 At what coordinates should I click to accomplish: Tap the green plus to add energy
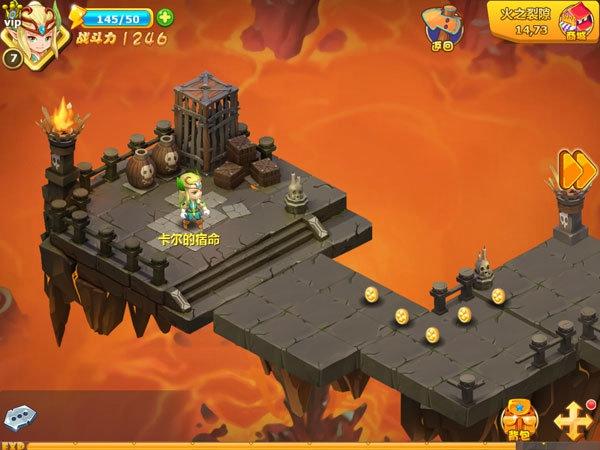coord(165,17)
